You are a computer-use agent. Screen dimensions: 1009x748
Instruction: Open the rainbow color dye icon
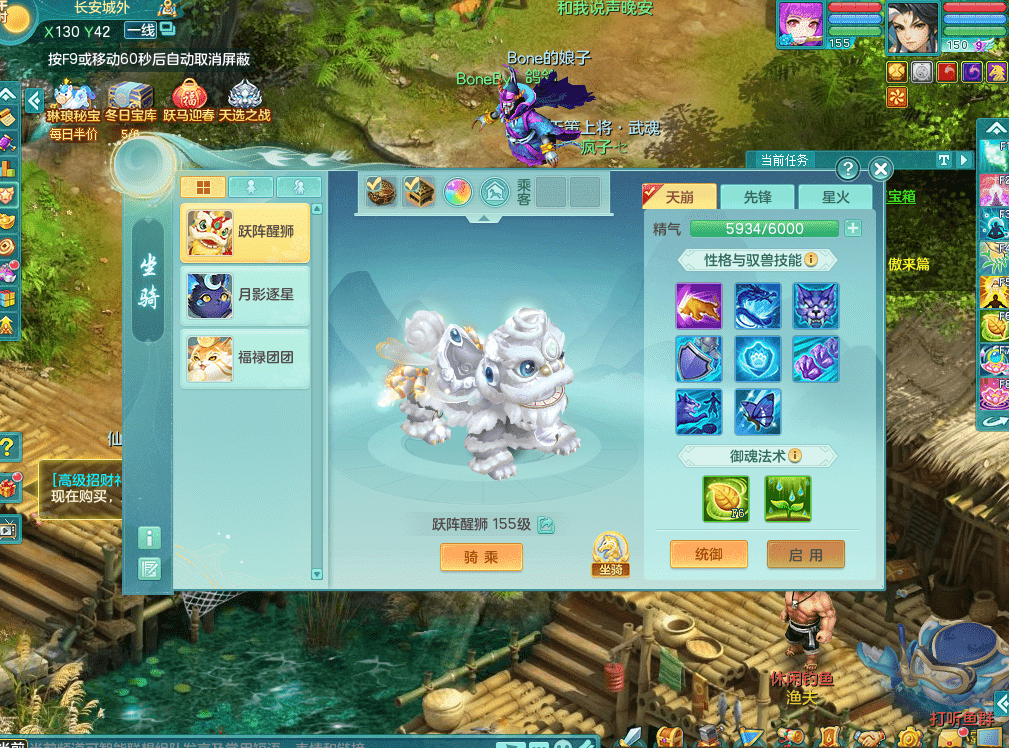pyautogui.click(x=457, y=192)
